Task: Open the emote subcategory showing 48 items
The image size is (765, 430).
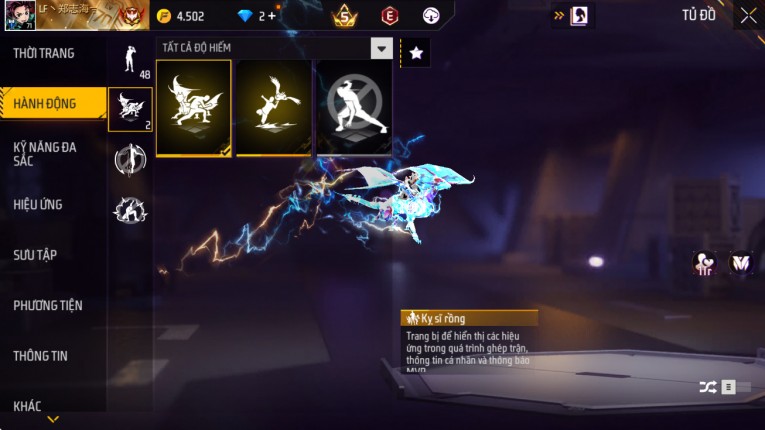Action: coord(130,61)
